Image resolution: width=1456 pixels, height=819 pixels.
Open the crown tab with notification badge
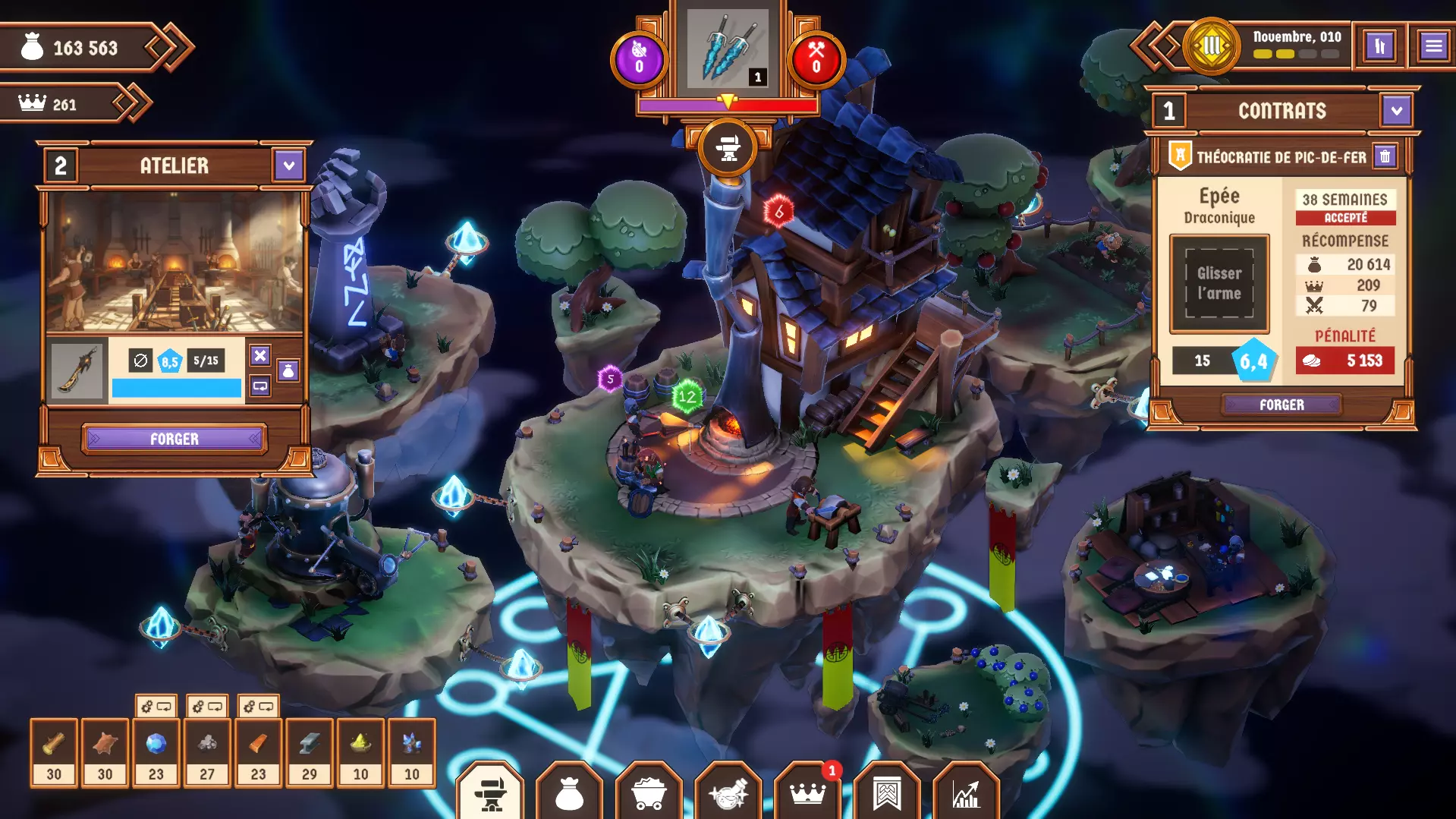point(807,793)
